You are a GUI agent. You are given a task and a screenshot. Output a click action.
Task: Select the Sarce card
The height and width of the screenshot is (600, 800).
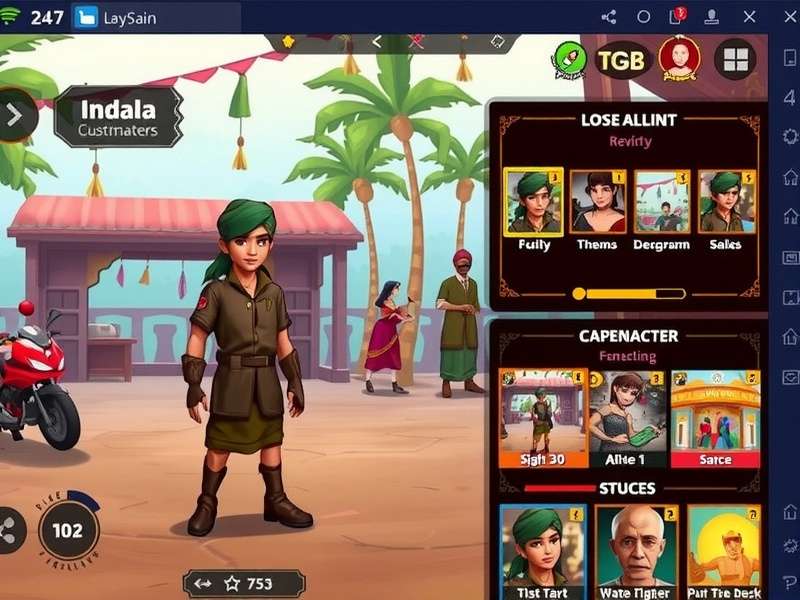point(715,419)
